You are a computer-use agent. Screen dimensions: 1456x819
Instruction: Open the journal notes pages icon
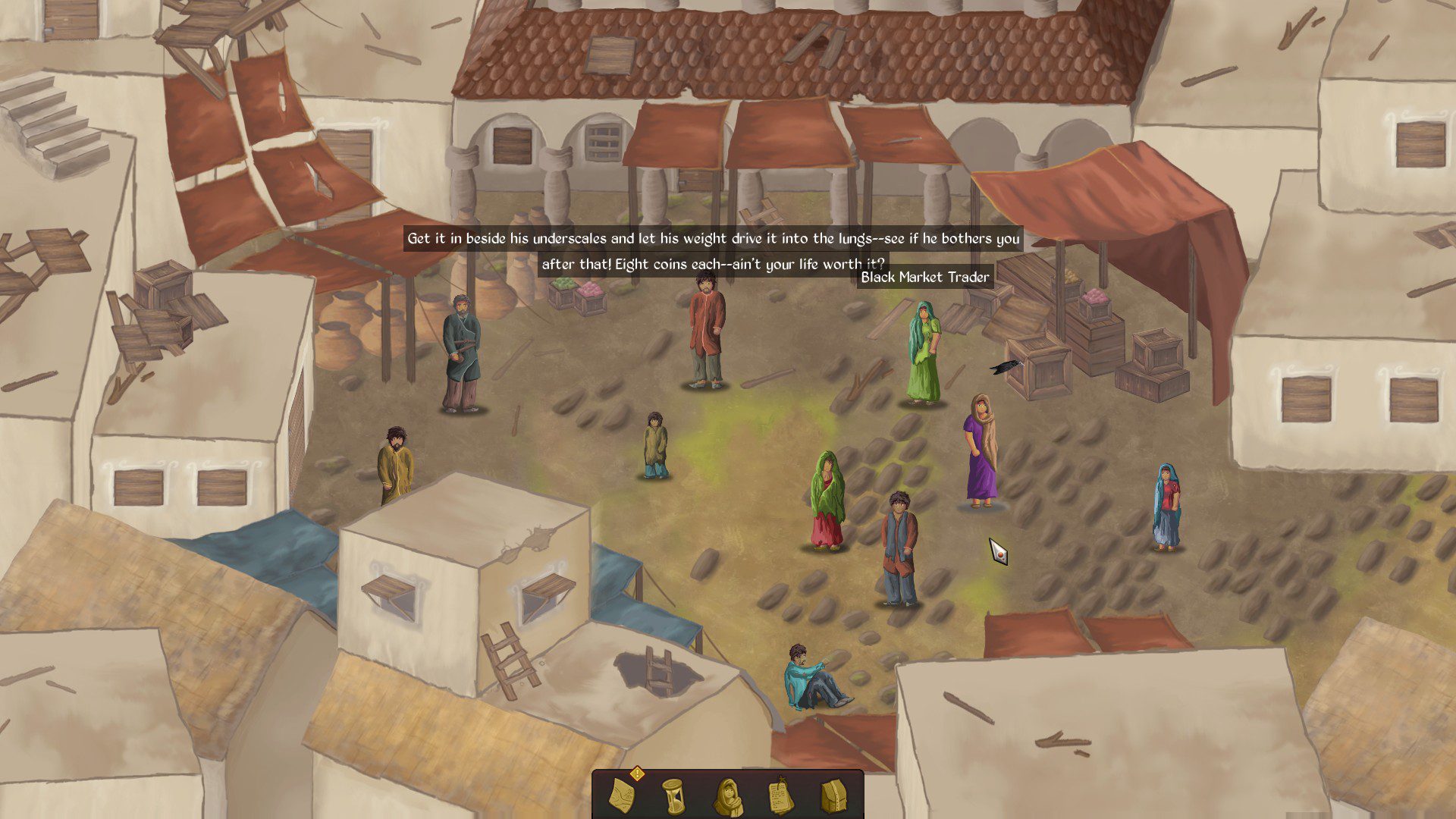779,795
